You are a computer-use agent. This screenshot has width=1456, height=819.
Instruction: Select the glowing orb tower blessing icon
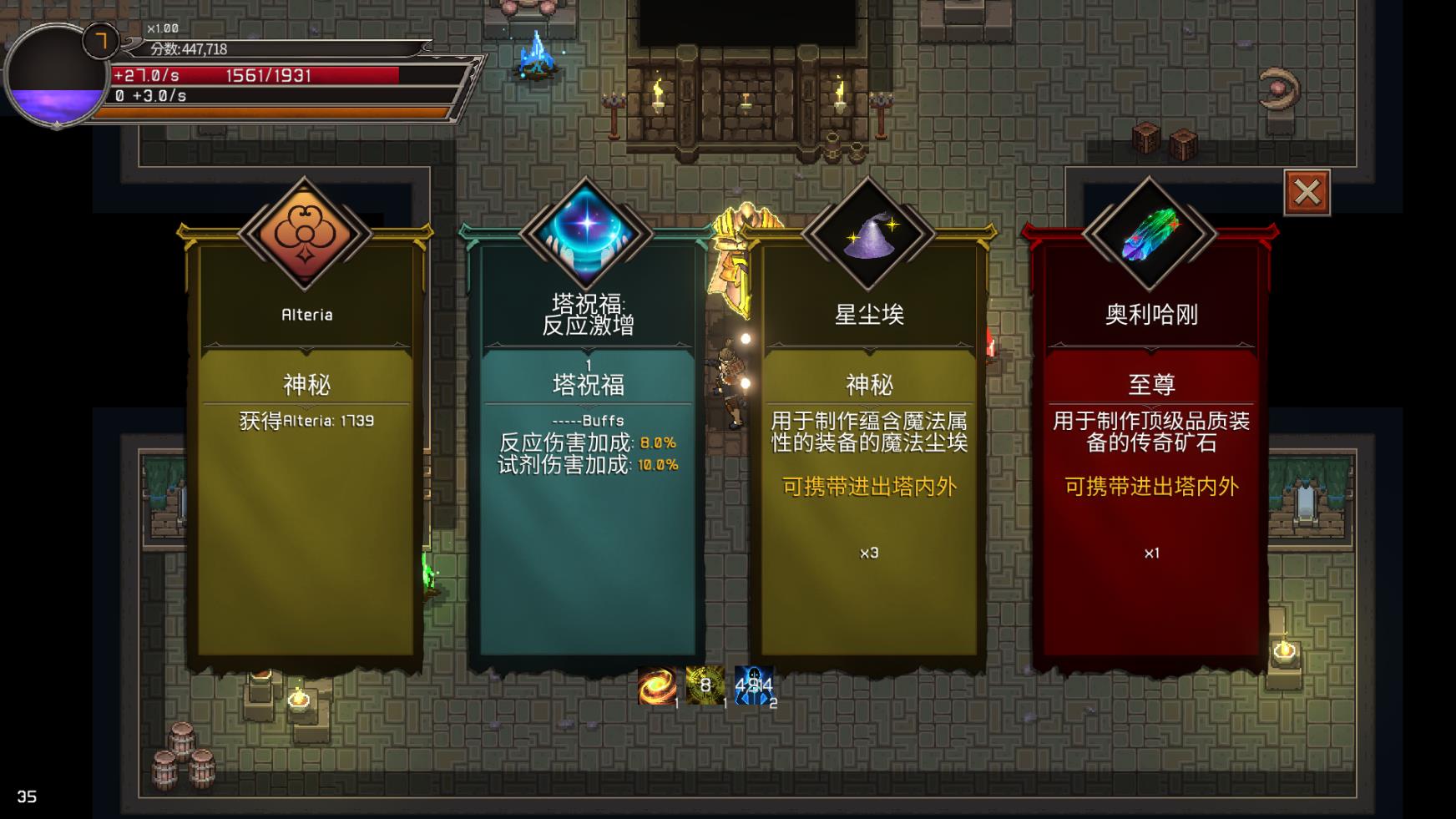[587, 231]
